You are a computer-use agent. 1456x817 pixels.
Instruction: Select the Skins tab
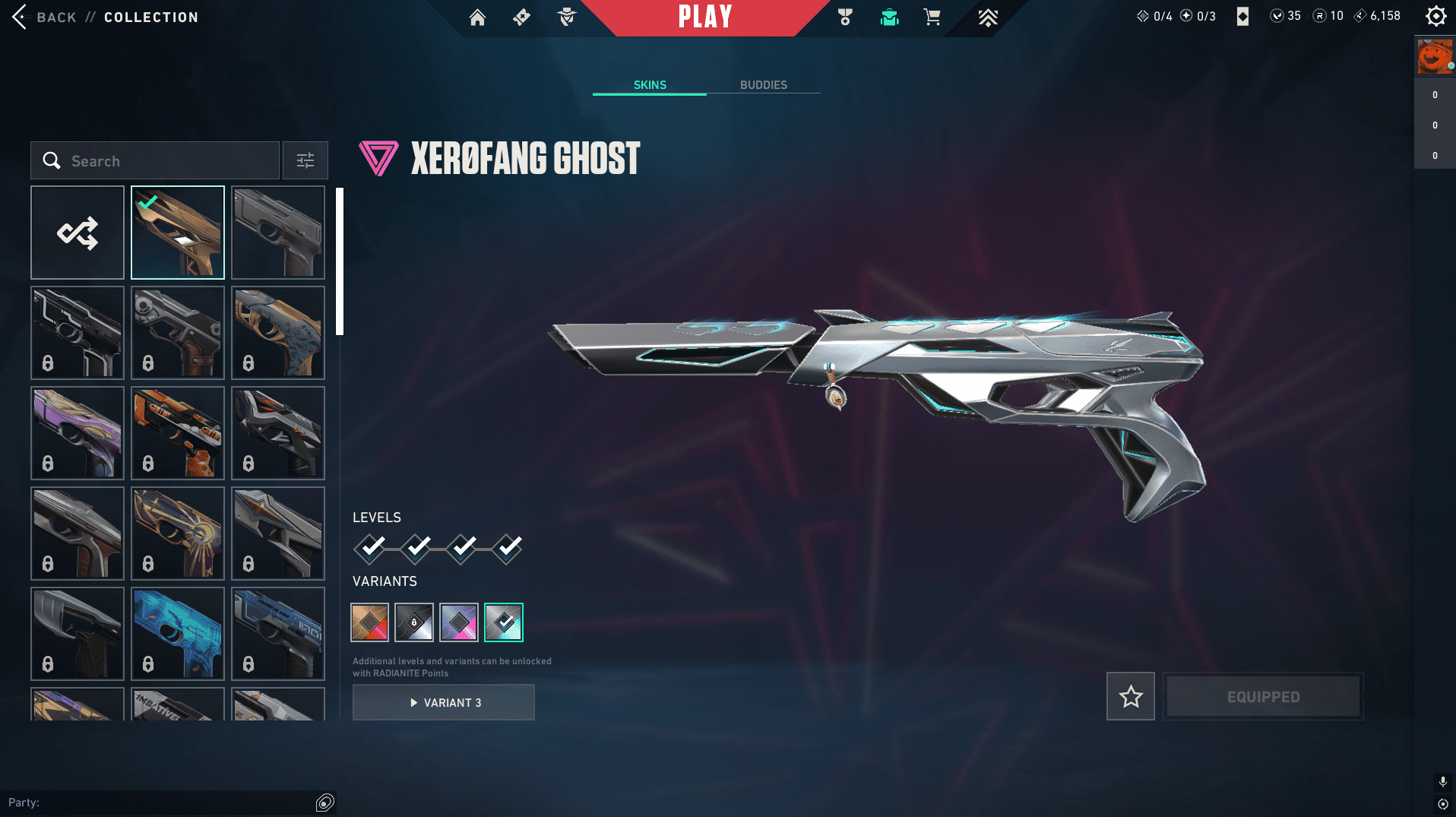point(650,85)
